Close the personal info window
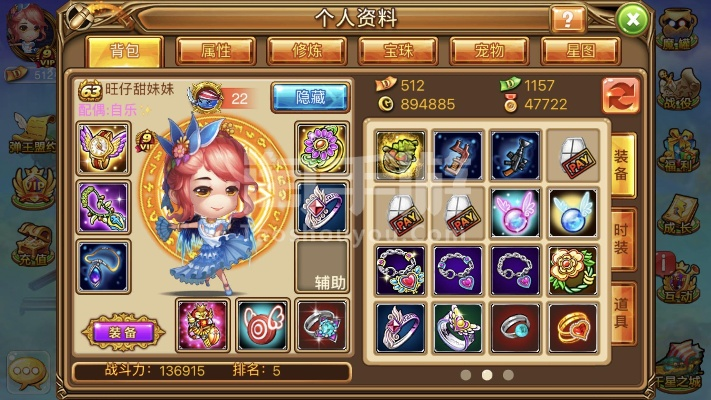Image resolution: width=711 pixels, height=400 pixels. click(631, 18)
